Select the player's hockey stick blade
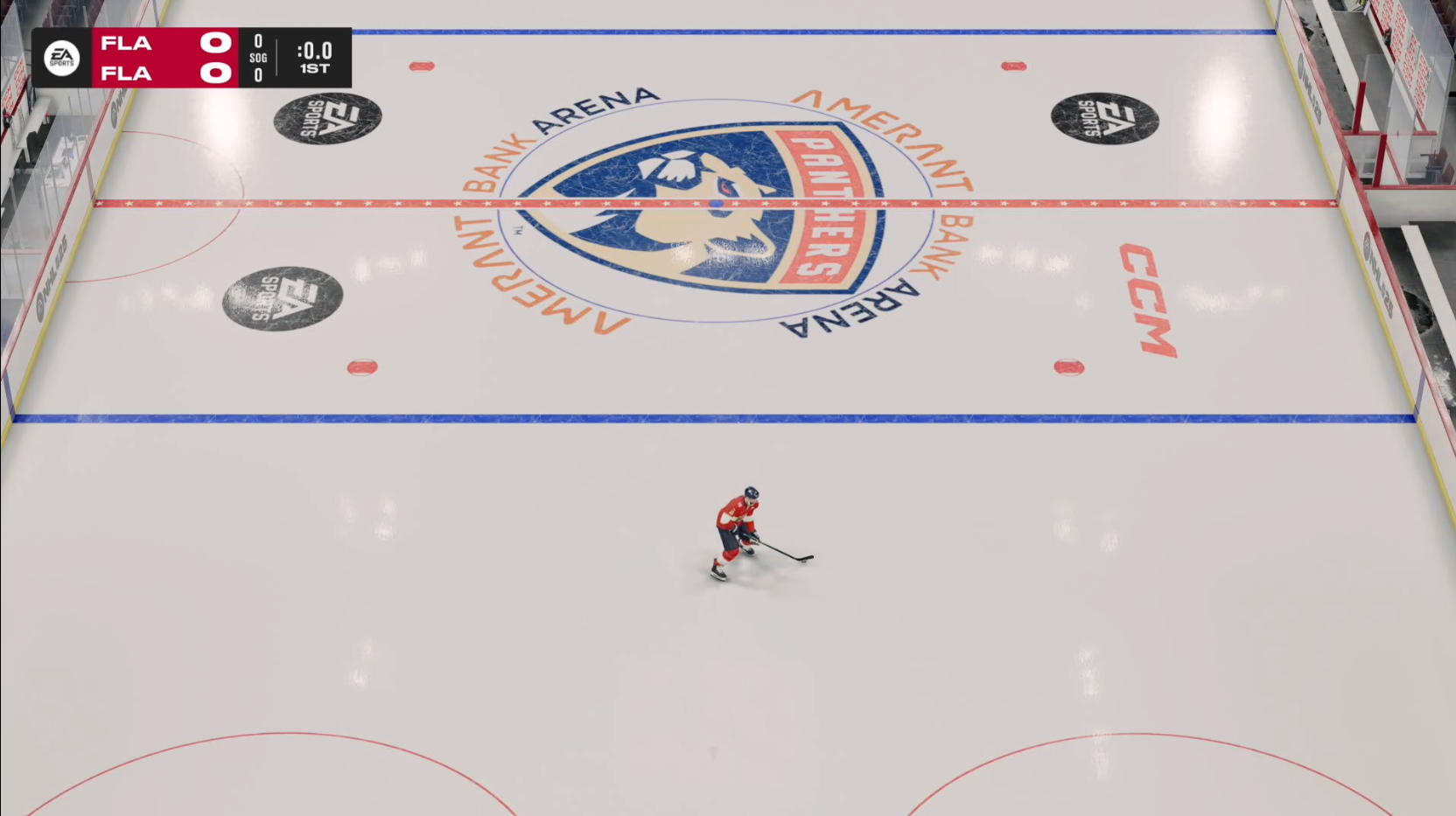The width and height of the screenshot is (1456, 816). pyautogui.click(x=805, y=557)
